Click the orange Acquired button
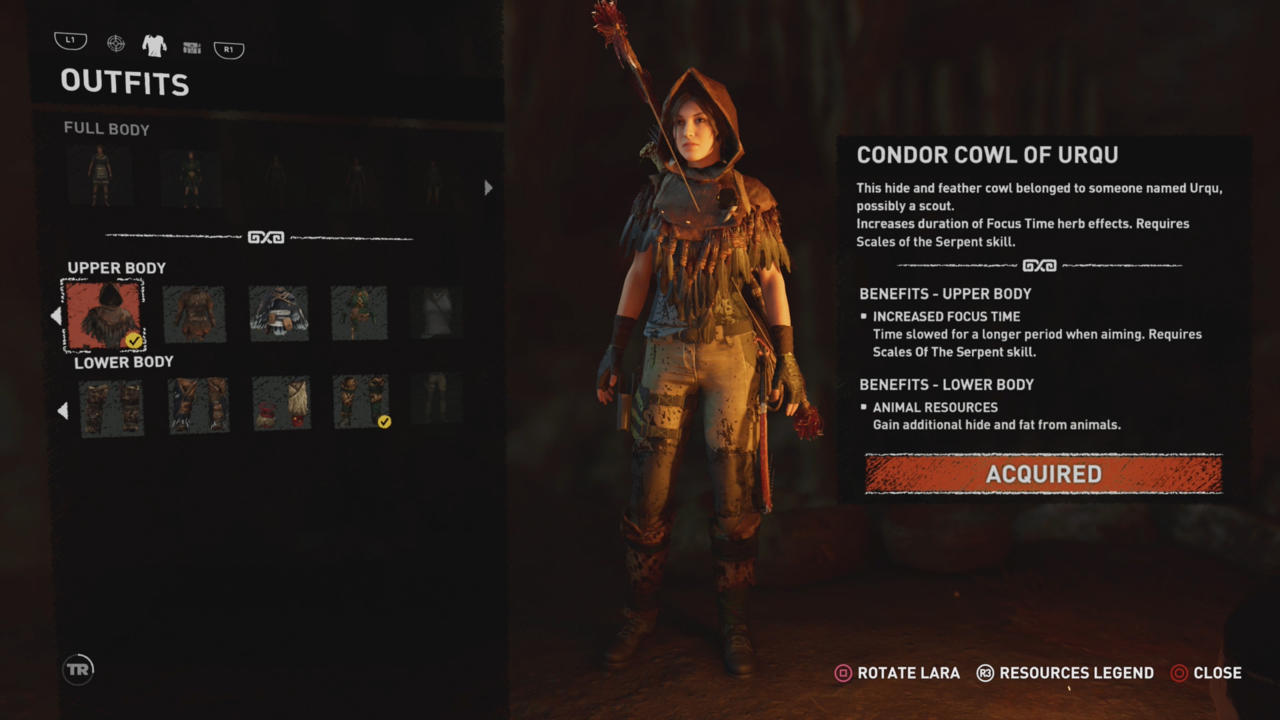The image size is (1280, 720). [1043, 474]
